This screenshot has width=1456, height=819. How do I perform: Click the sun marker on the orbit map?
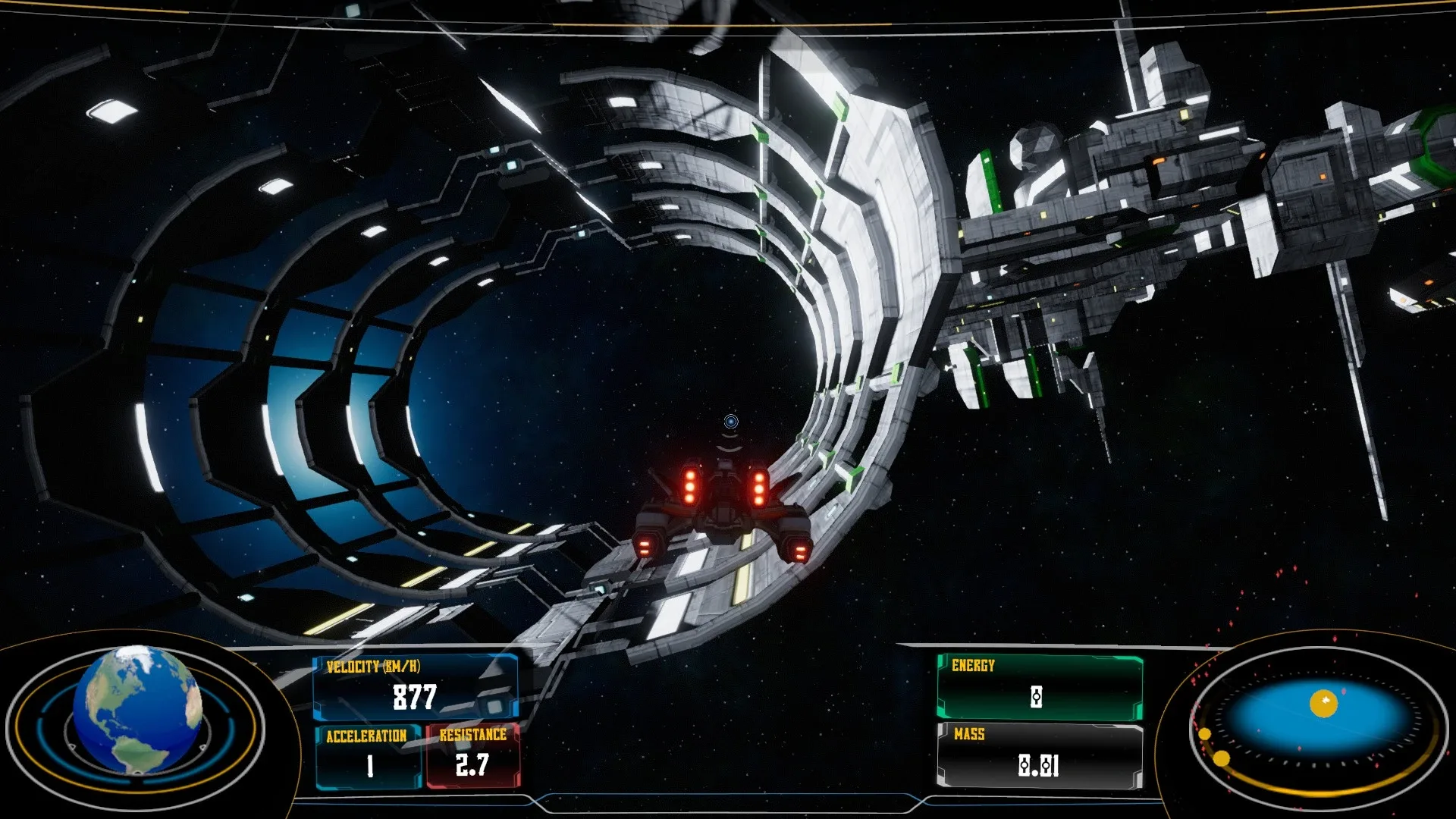pyautogui.click(x=1324, y=704)
